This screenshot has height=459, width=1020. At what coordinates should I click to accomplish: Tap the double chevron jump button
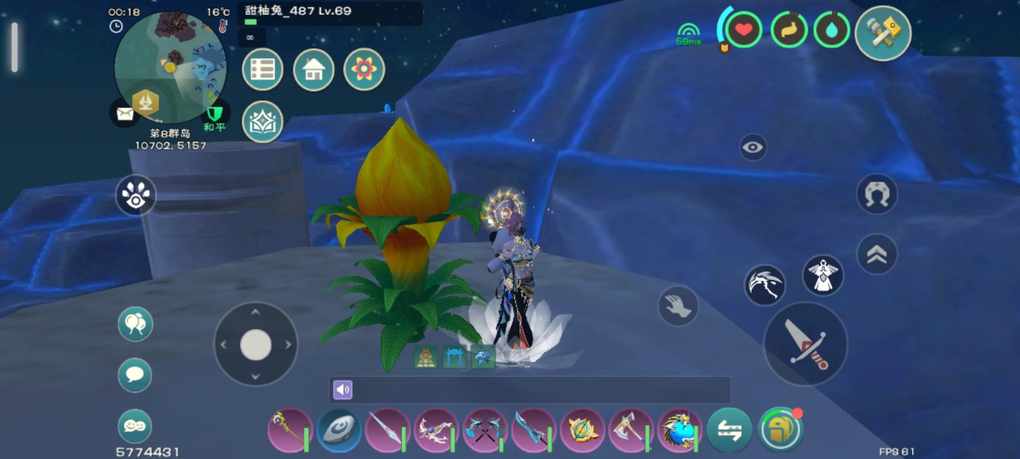pyautogui.click(x=877, y=254)
